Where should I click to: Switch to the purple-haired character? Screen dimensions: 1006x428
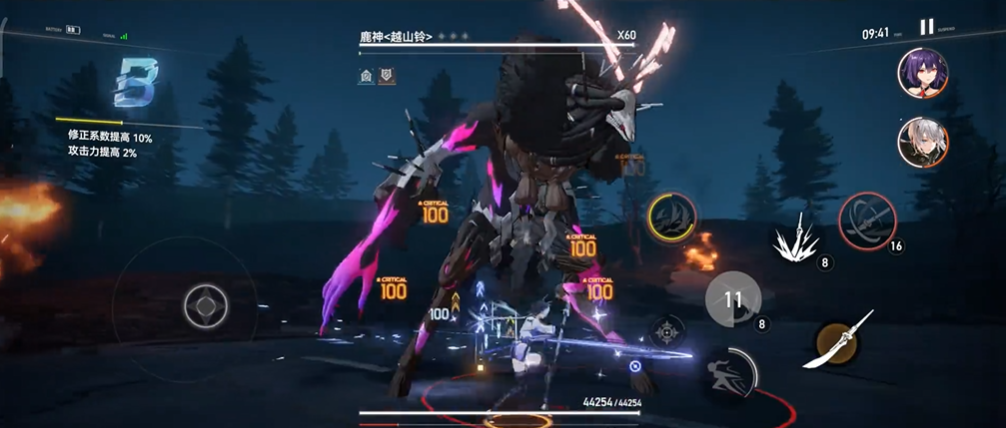tap(922, 73)
